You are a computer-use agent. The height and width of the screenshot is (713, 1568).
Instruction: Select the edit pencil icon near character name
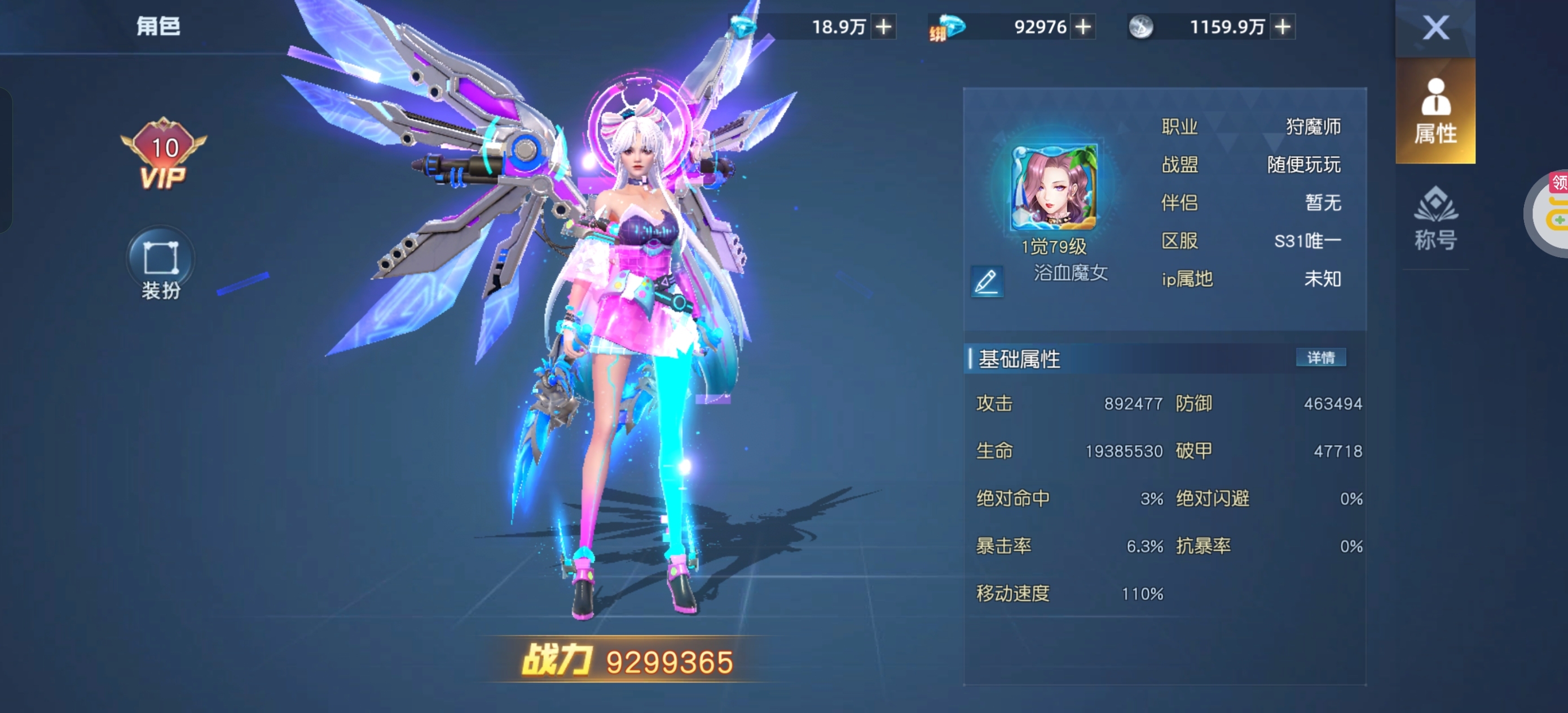click(989, 281)
